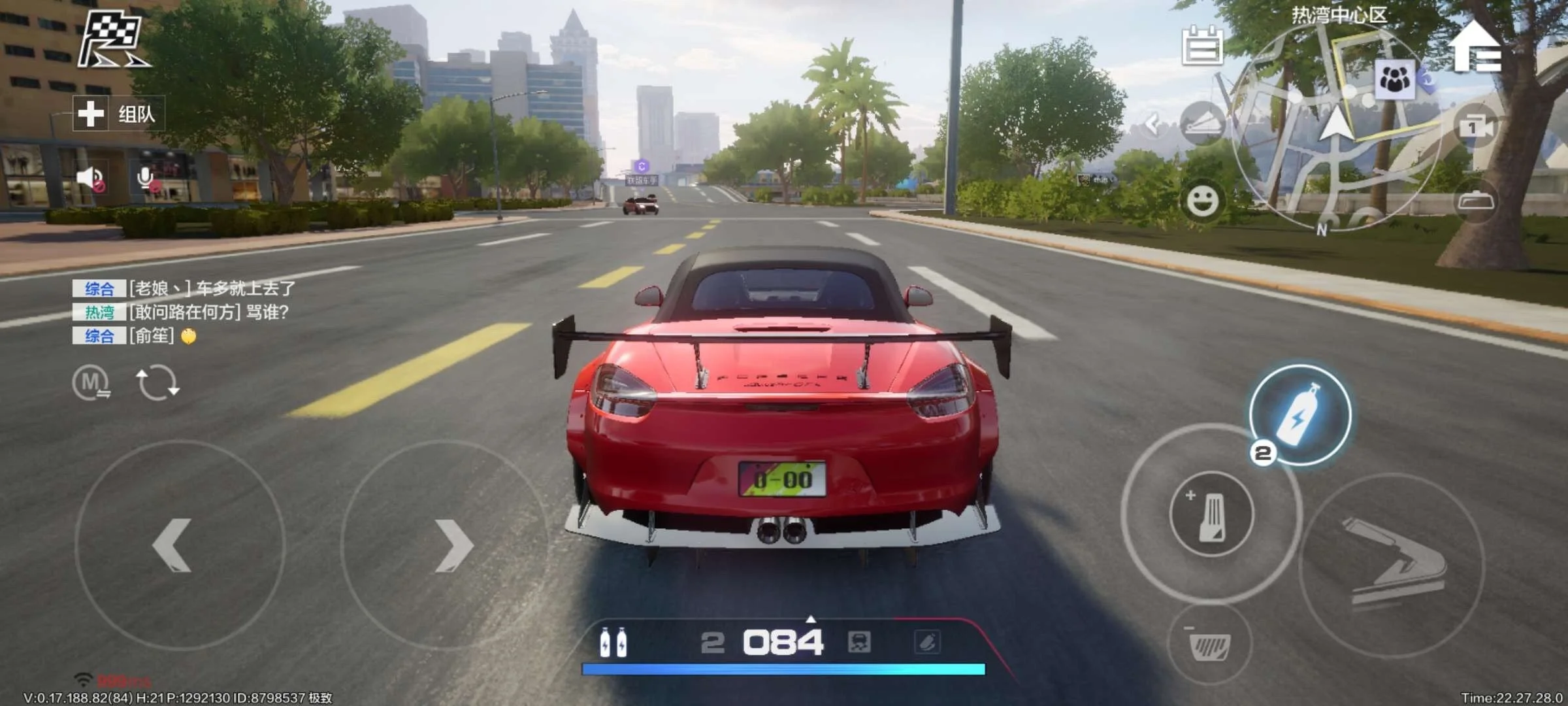Image resolution: width=1568 pixels, height=706 pixels.
Task: Select the players group icon on minimap
Action: click(x=1395, y=80)
